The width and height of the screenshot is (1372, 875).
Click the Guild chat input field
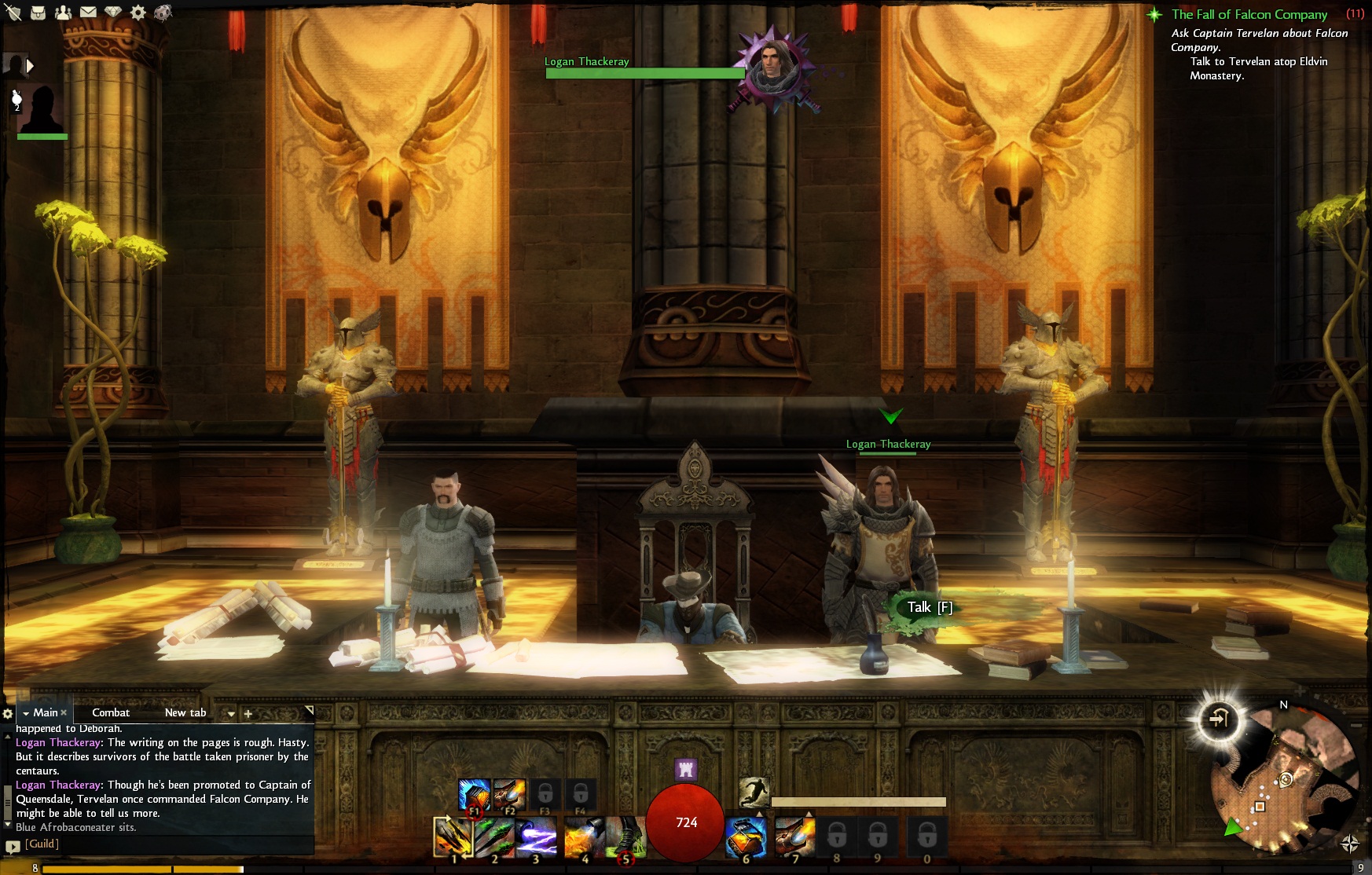157,844
